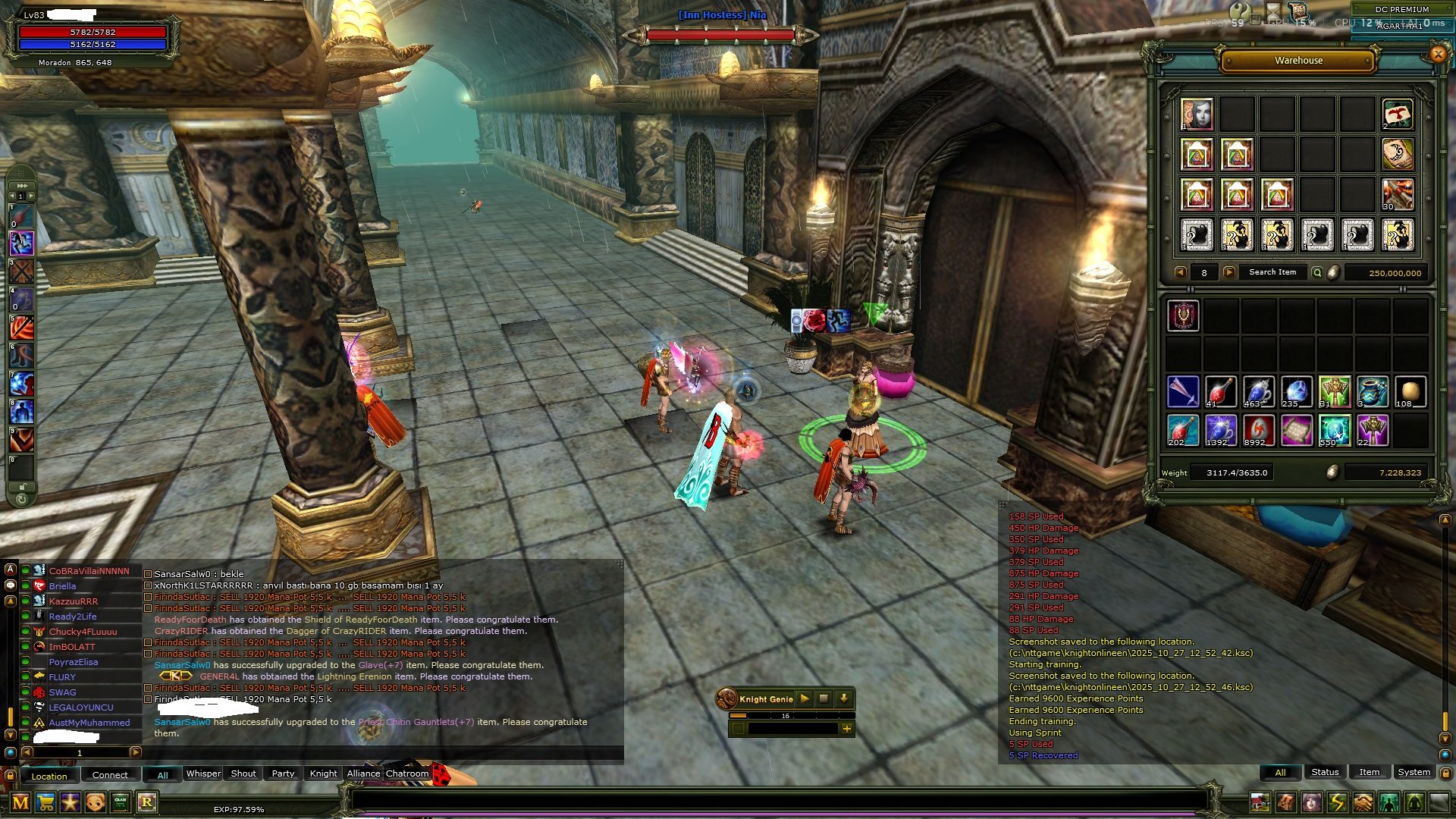Go to next warehouse page
1456x819 pixels.
tap(1229, 272)
